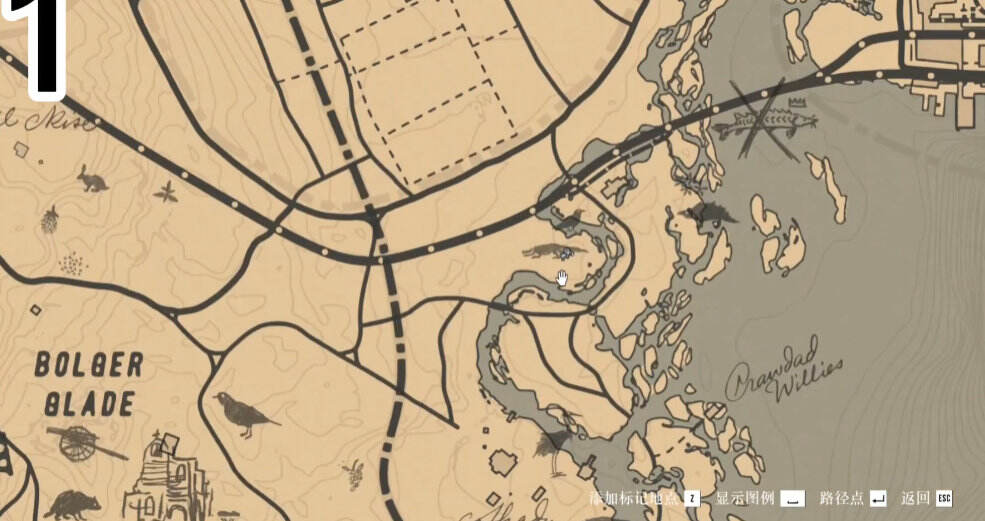Go back using the 返回 button

(x=926, y=498)
